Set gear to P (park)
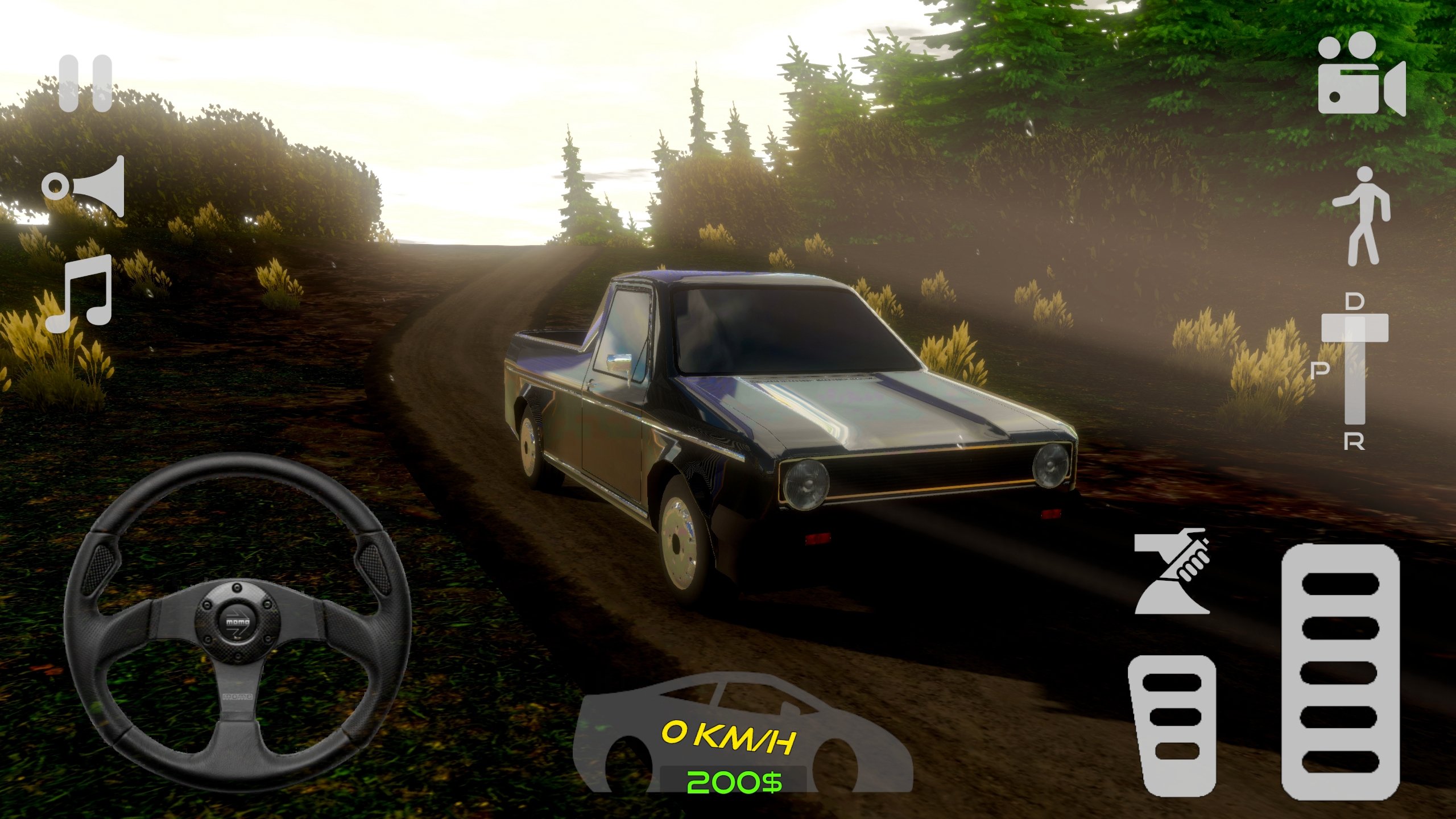The height and width of the screenshot is (819, 1456). [x=1320, y=370]
